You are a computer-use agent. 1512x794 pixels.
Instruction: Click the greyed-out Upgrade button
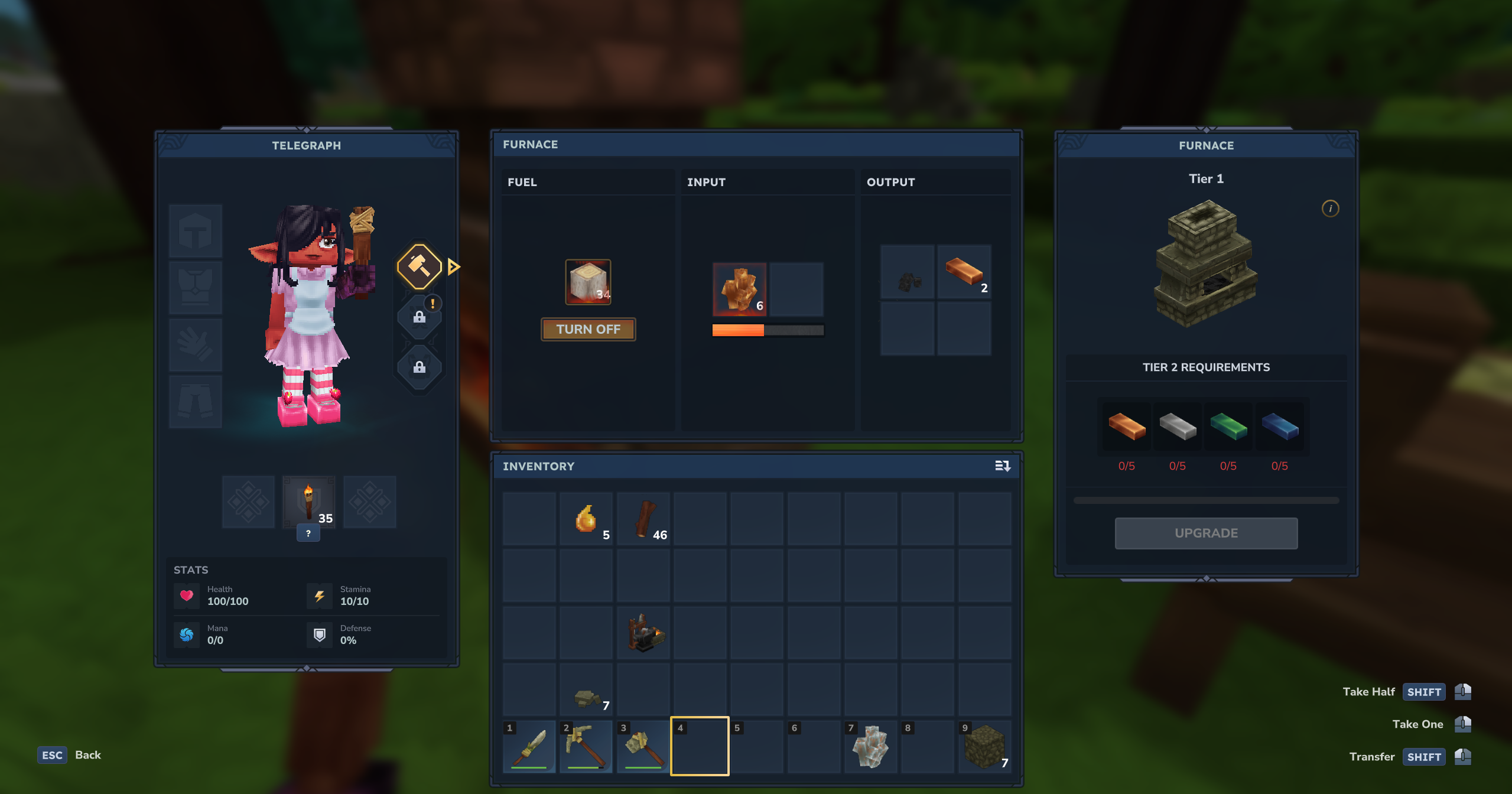[x=1206, y=533]
